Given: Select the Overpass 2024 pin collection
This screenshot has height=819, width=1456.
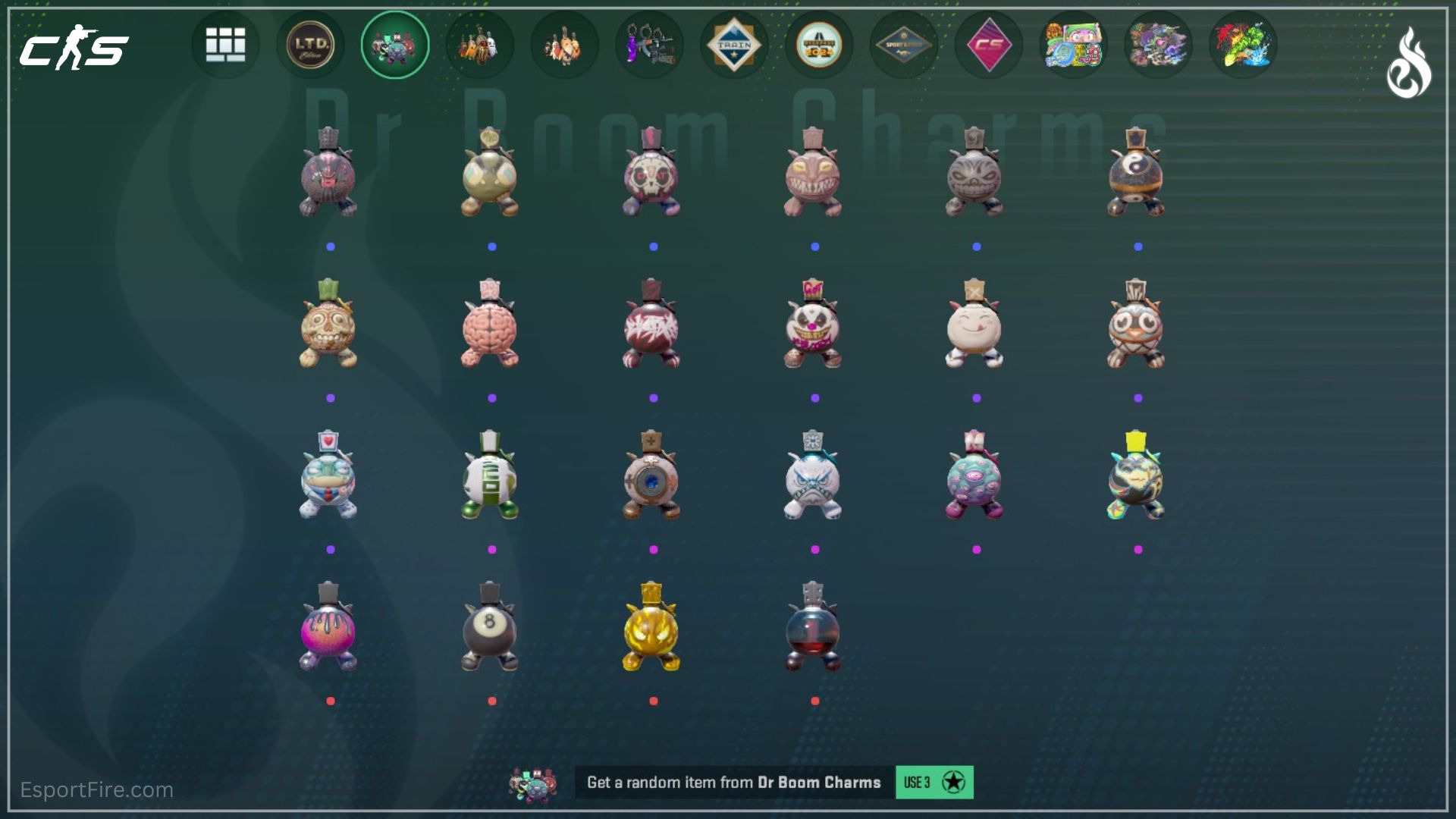Looking at the screenshot, I should click(x=820, y=45).
